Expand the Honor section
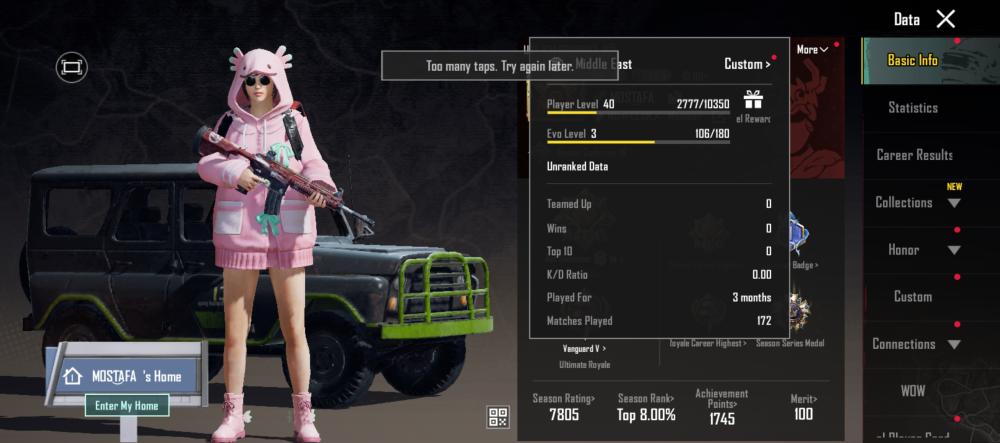Image resolution: width=1000 pixels, height=443 pixels. point(917,249)
